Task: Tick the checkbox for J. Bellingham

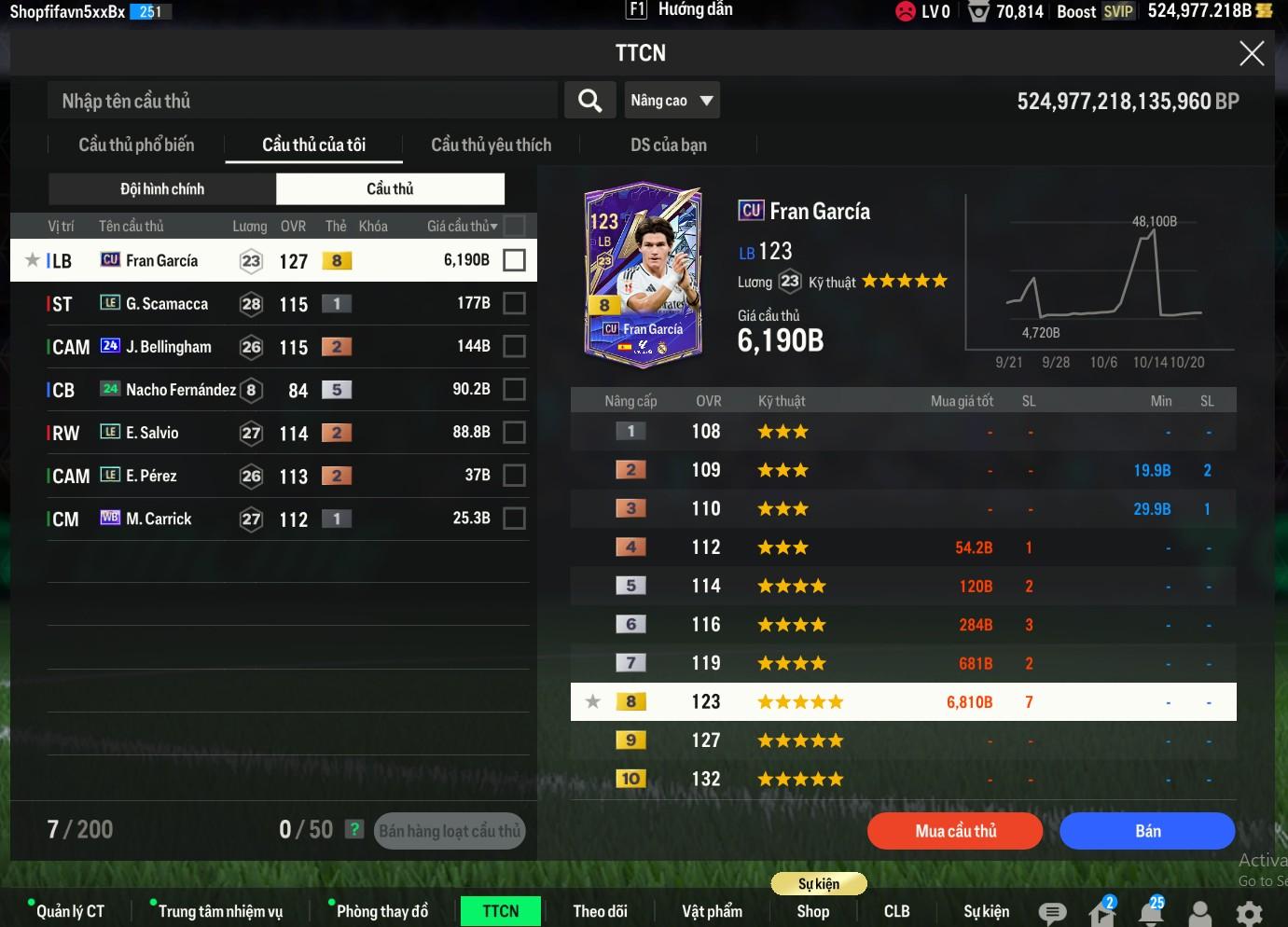Action: [x=514, y=346]
